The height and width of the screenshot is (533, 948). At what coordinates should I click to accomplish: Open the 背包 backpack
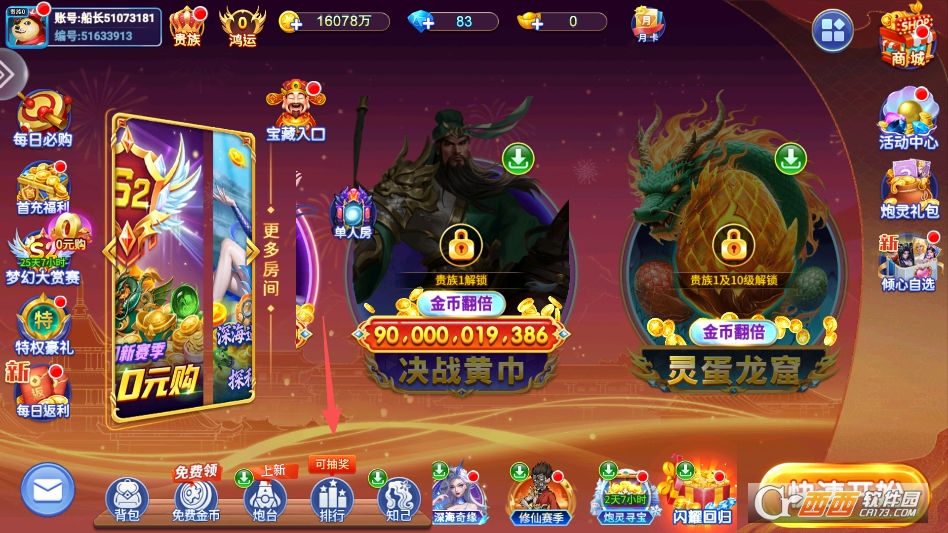pyautogui.click(x=127, y=500)
